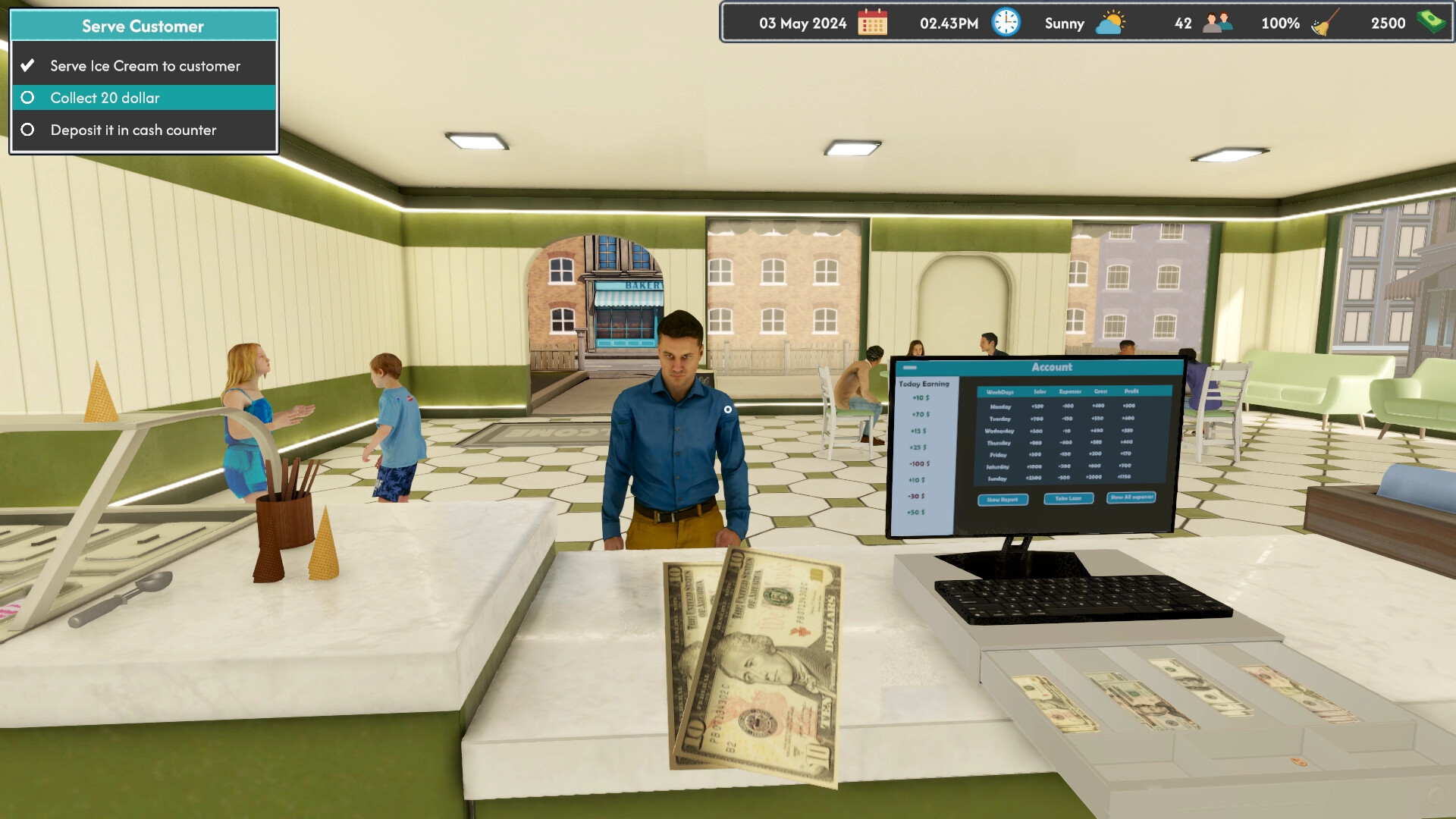Viewport: 1456px width, 819px height.
Task: Open the WeekDays column header
Action: [x=1002, y=392]
